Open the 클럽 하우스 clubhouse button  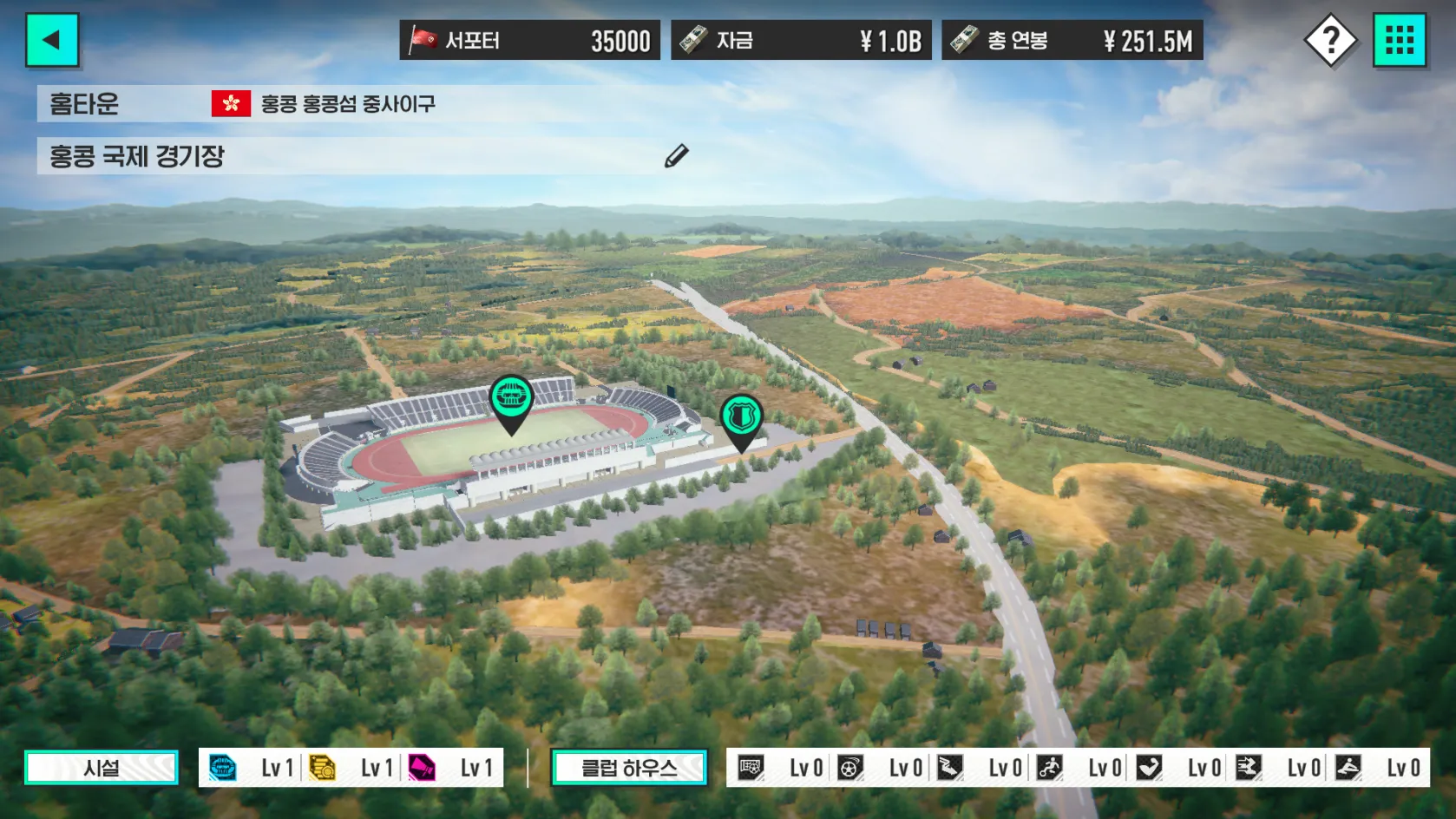pyautogui.click(x=629, y=768)
